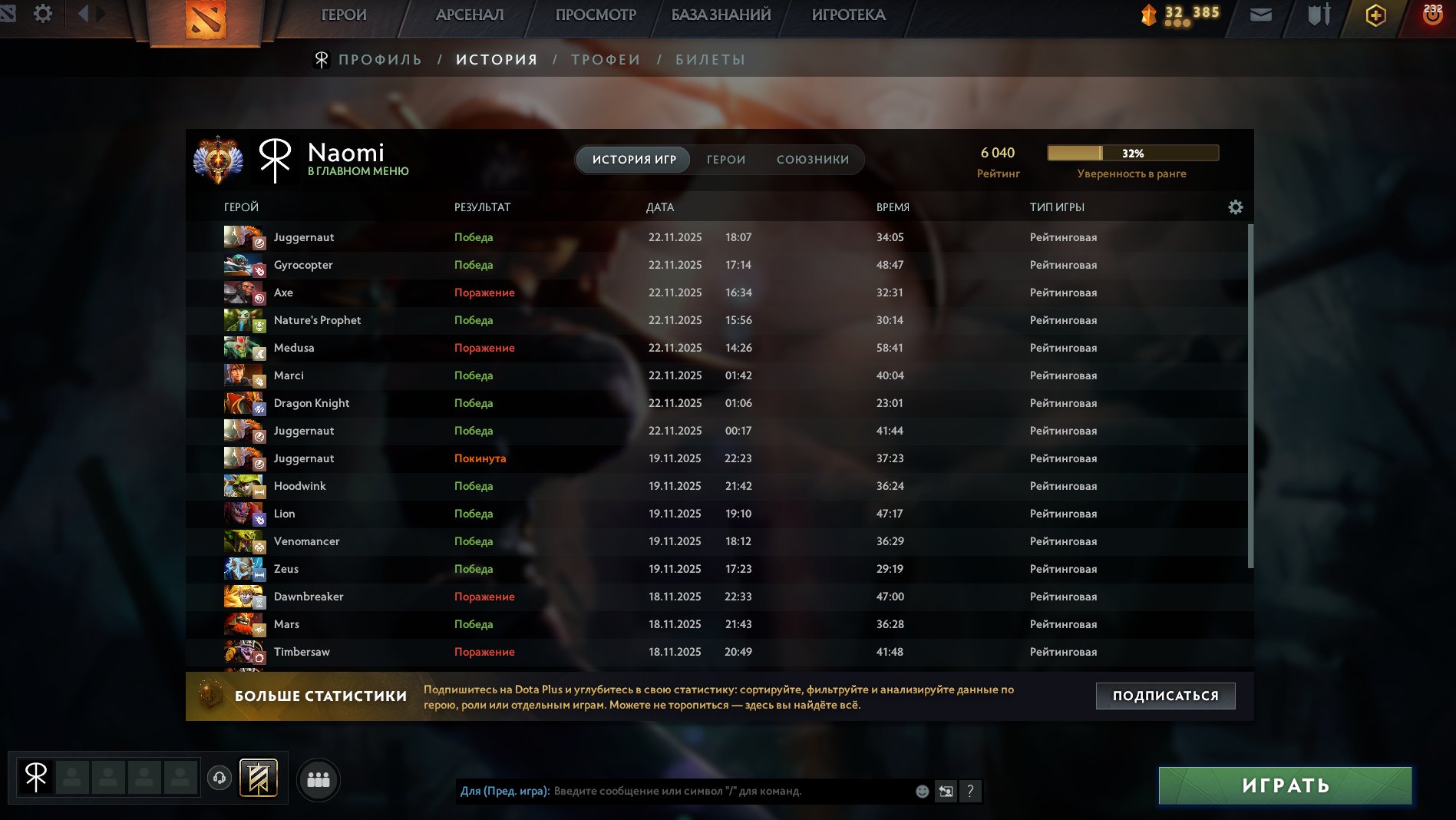1456x820 pixels.
Task: Open the friends list people icon
Action: (319, 779)
